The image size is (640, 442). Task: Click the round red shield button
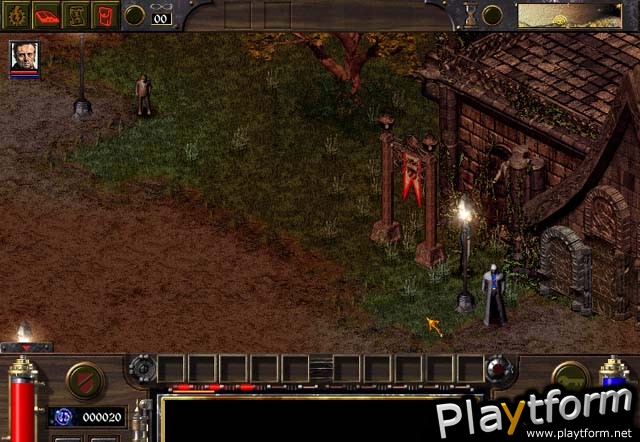(x=85, y=380)
